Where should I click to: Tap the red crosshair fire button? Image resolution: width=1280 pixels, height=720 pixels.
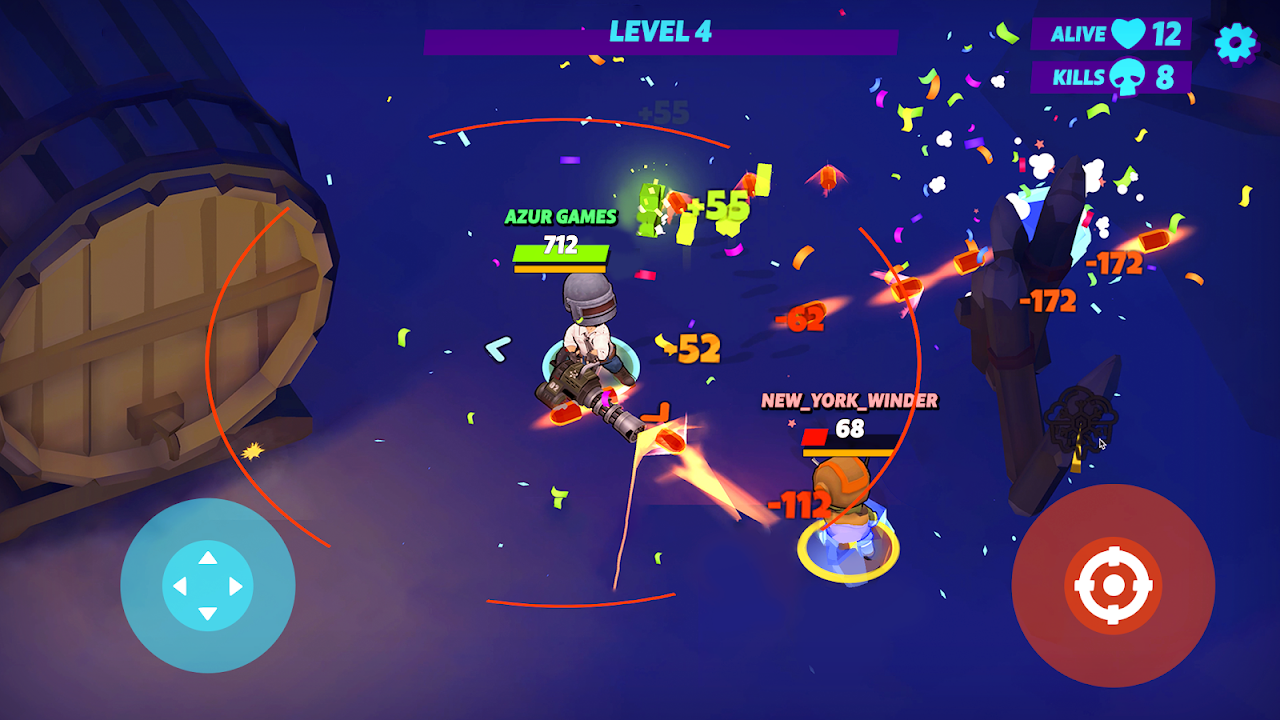(1113, 586)
